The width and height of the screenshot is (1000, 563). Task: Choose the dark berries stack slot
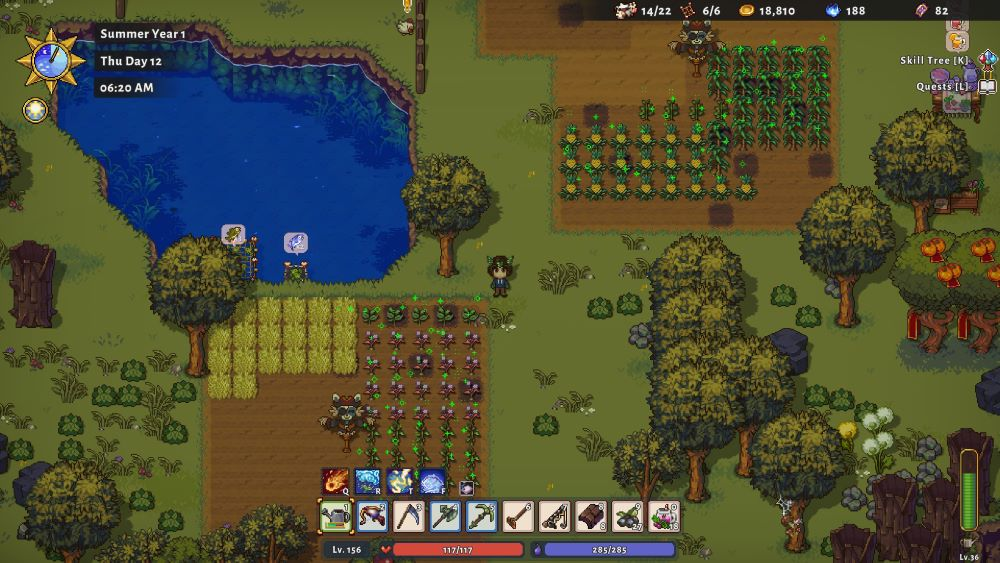(x=627, y=517)
